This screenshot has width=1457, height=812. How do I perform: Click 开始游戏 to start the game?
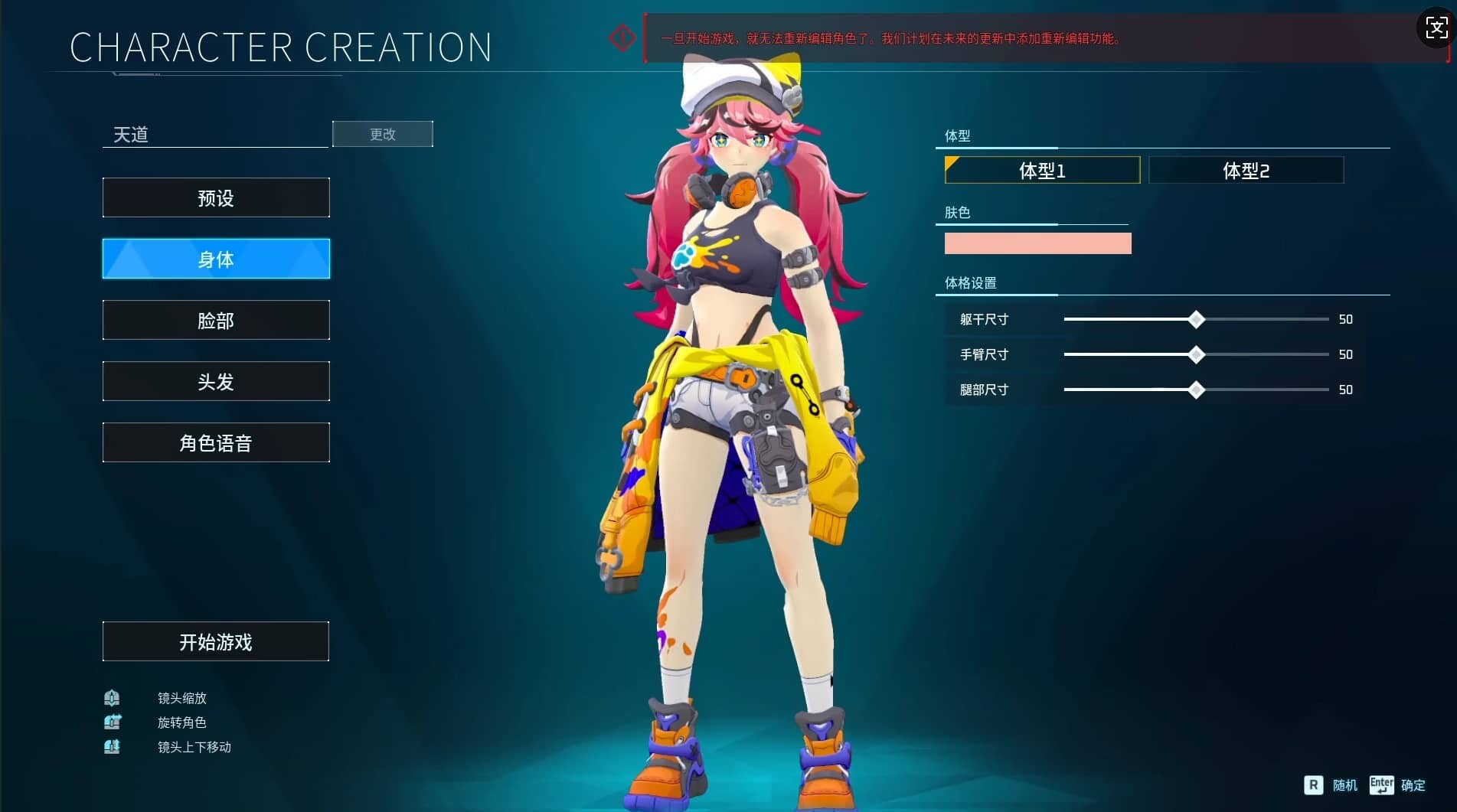[x=216, y=642]
